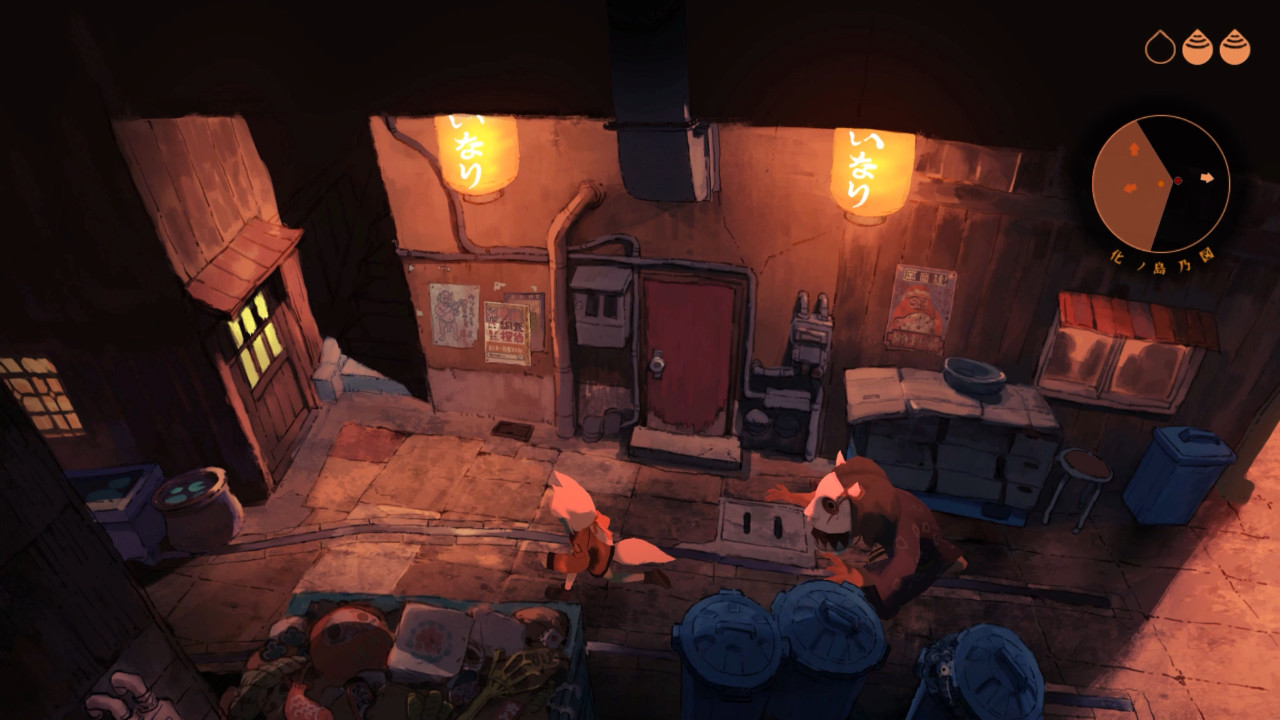
Task: Click the red player dot on the minimap
Action: [1178, 180]
